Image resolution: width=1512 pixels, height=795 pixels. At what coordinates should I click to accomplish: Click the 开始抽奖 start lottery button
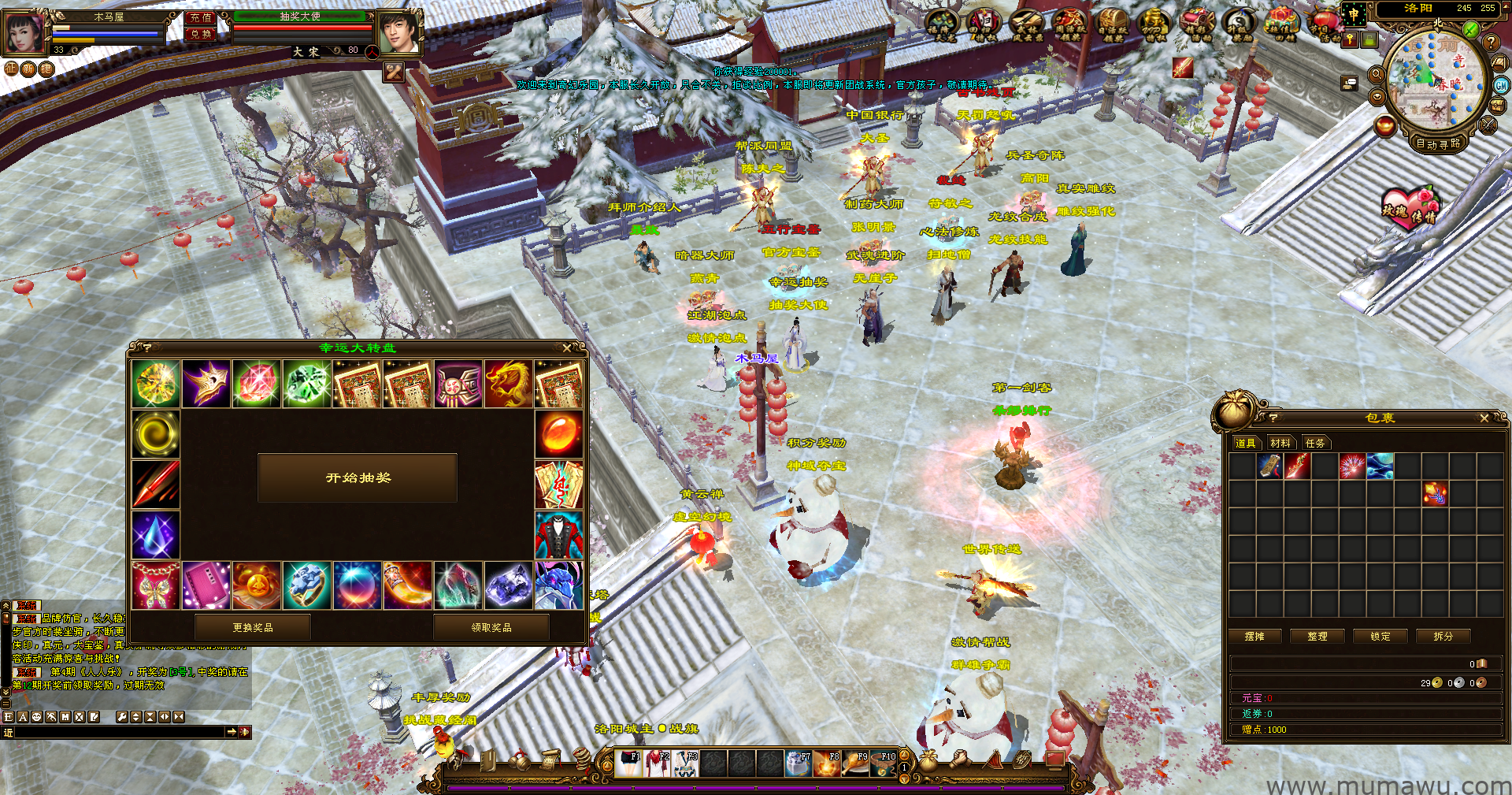pos(358,477)
